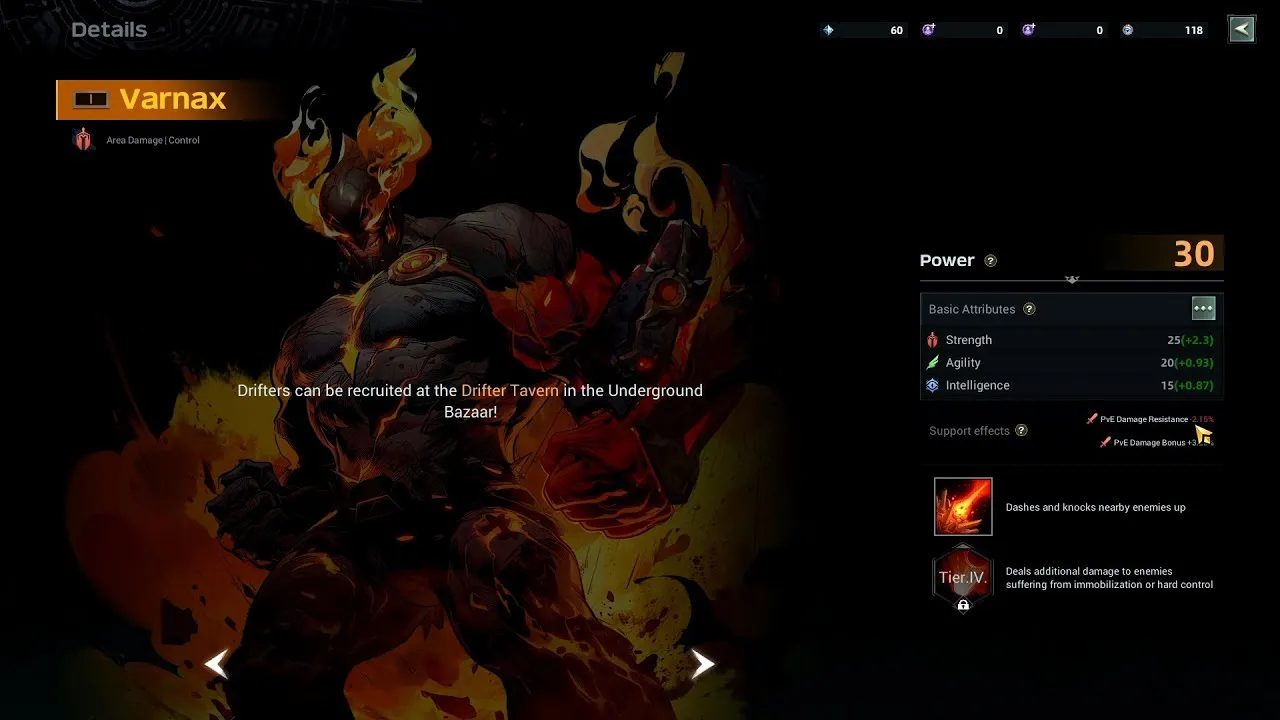Image resolution: width=1280 pixels, height=720 pixels.
Task: Select the locked Tier IV skill icon
Action: (x=963, y=578)
